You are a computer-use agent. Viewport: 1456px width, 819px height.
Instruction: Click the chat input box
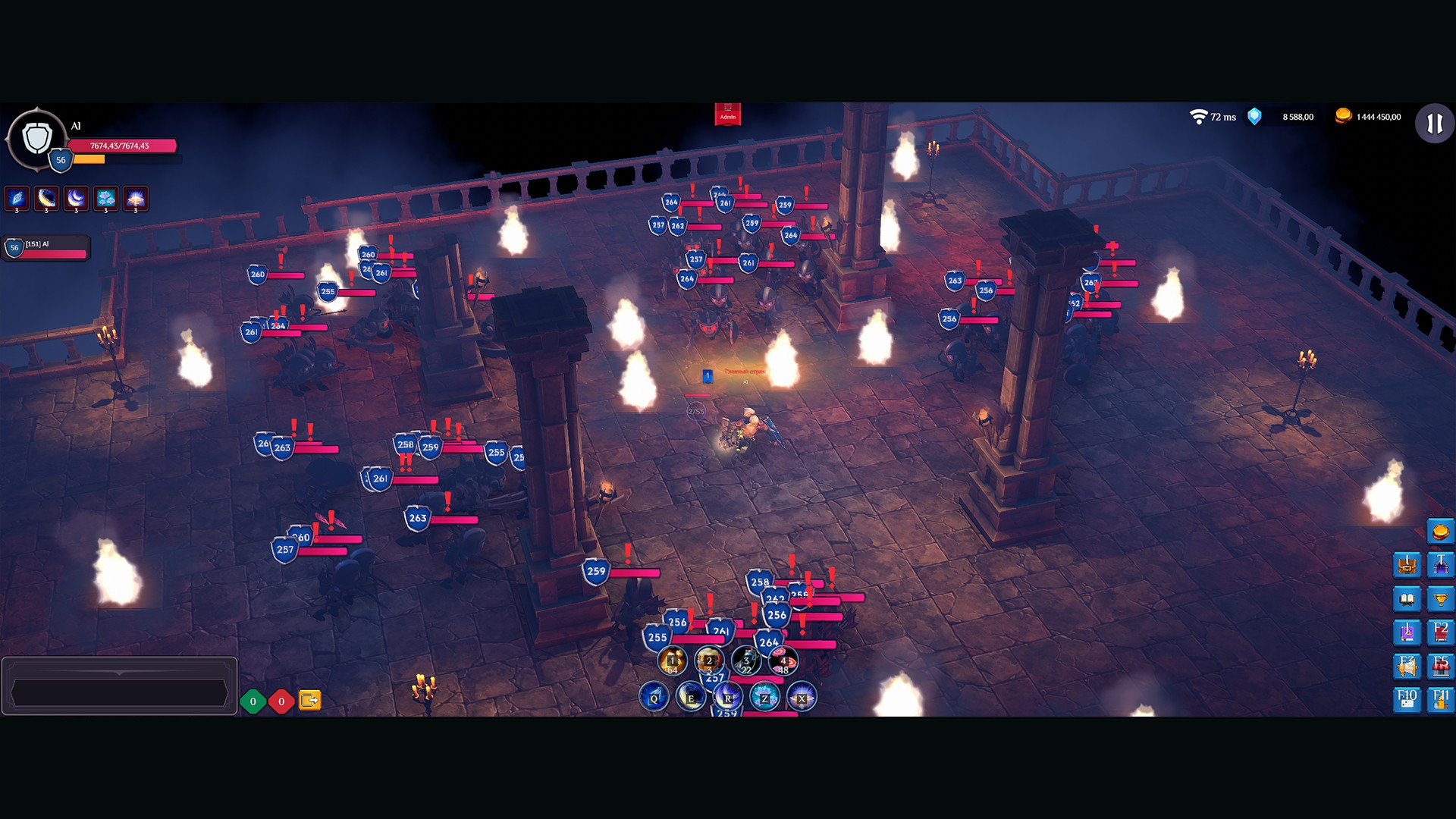click(x=119, y=692)
